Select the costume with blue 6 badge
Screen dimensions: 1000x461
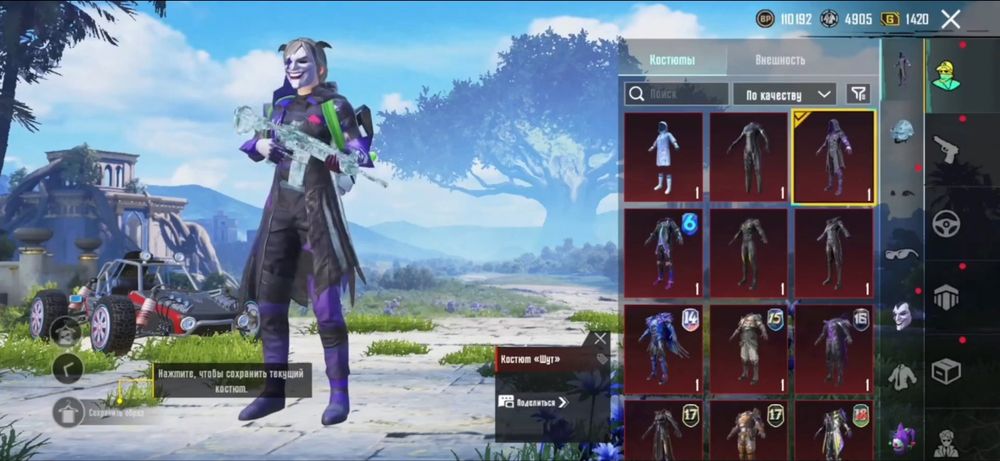click(664, 252)
